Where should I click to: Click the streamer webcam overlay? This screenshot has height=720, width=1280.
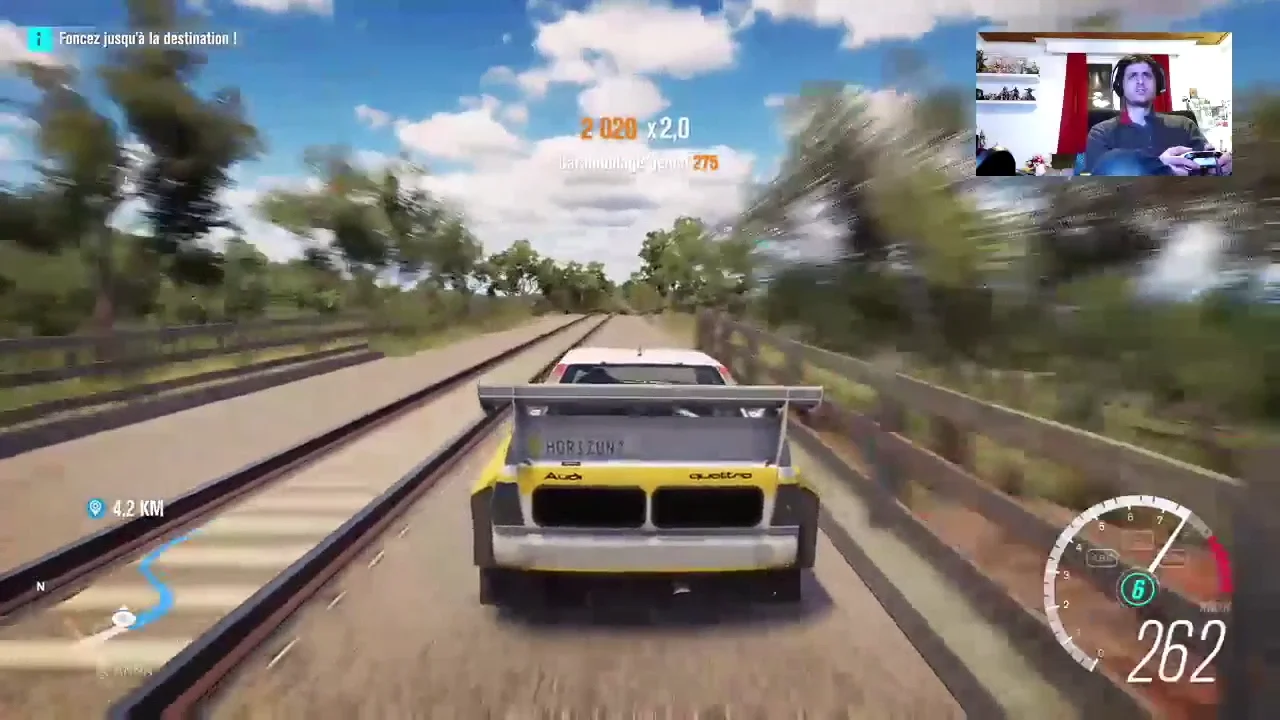1103,104
